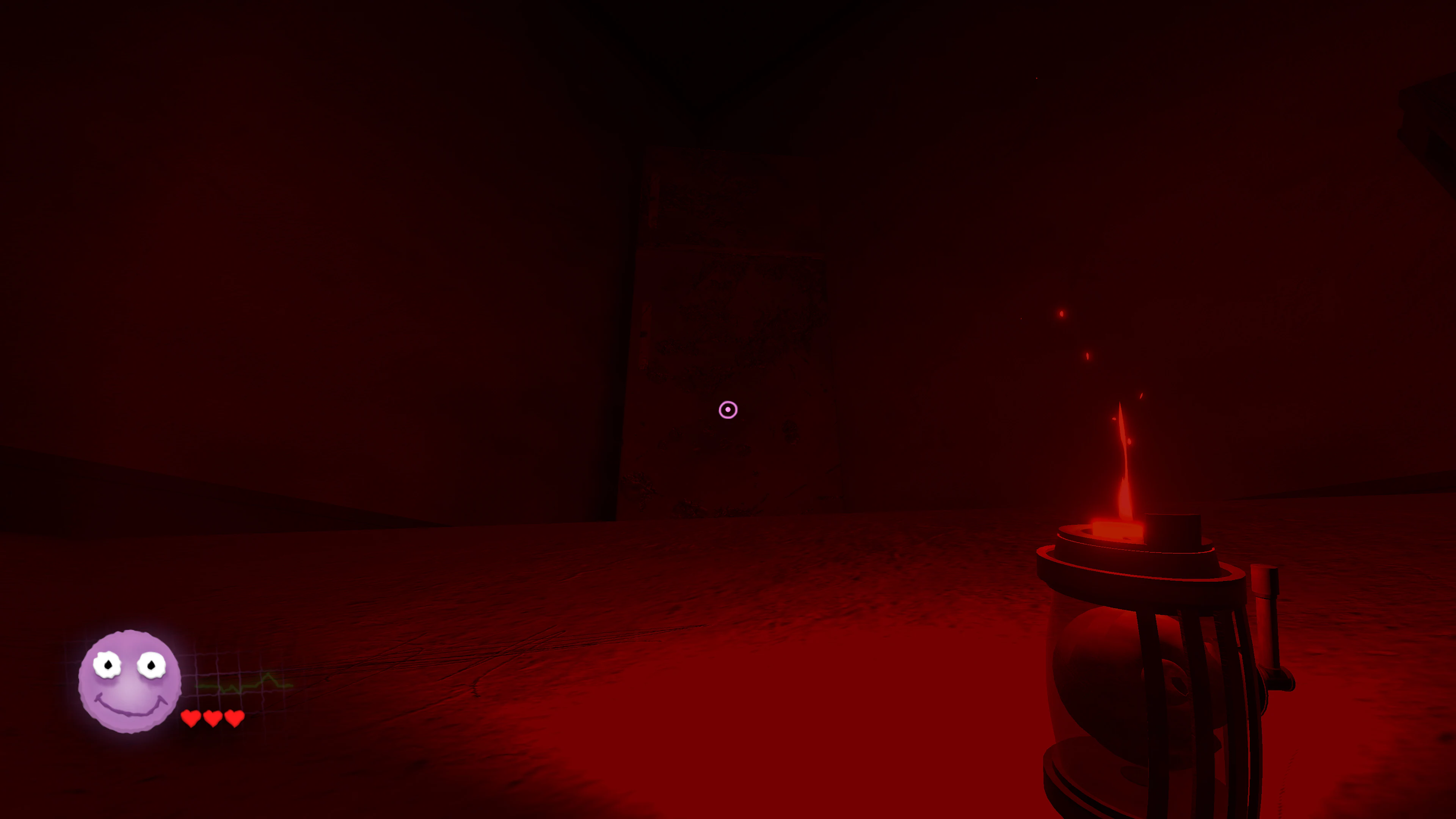Click the circular crosshair reticle

pos(728,409)
